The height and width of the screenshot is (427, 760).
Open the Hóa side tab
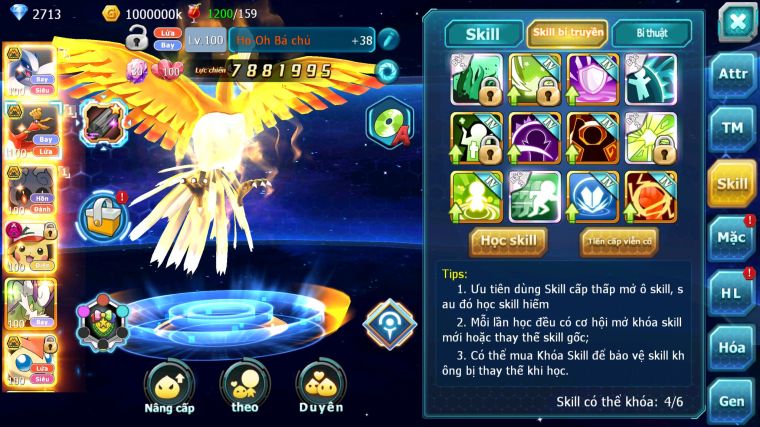(x=732, y=347)
